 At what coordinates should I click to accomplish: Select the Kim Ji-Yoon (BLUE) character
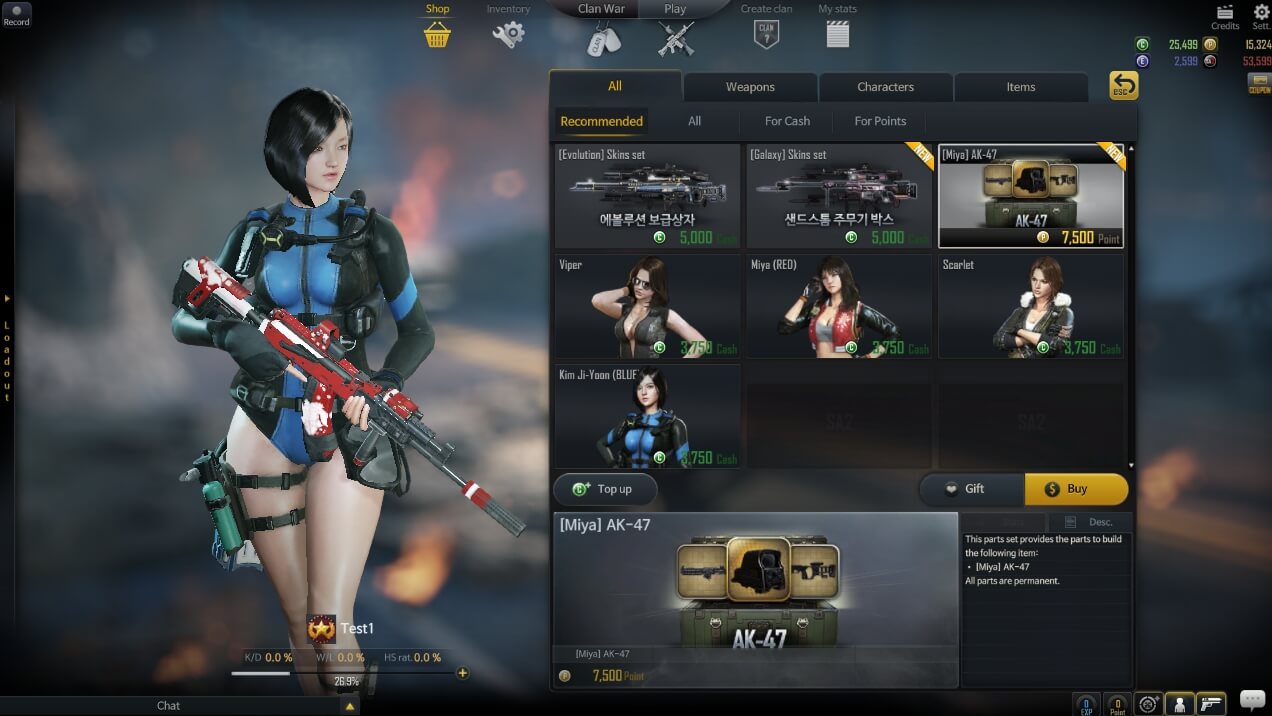(x=647, y=416)
